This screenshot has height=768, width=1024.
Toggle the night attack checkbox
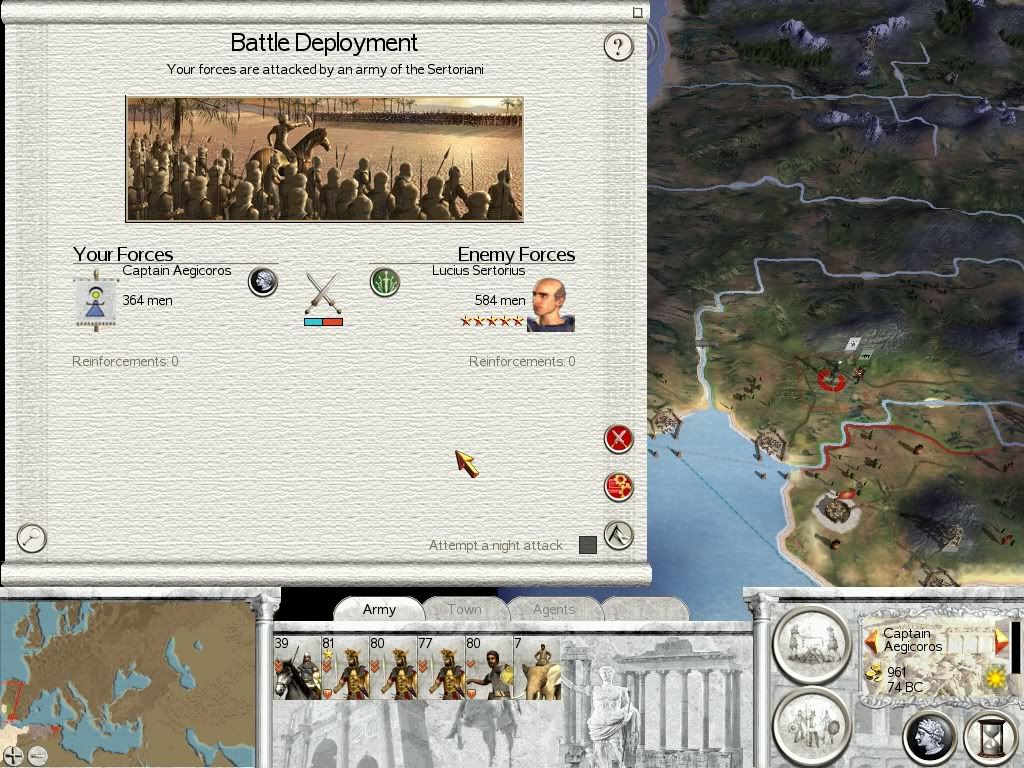[x=588, y=545]
